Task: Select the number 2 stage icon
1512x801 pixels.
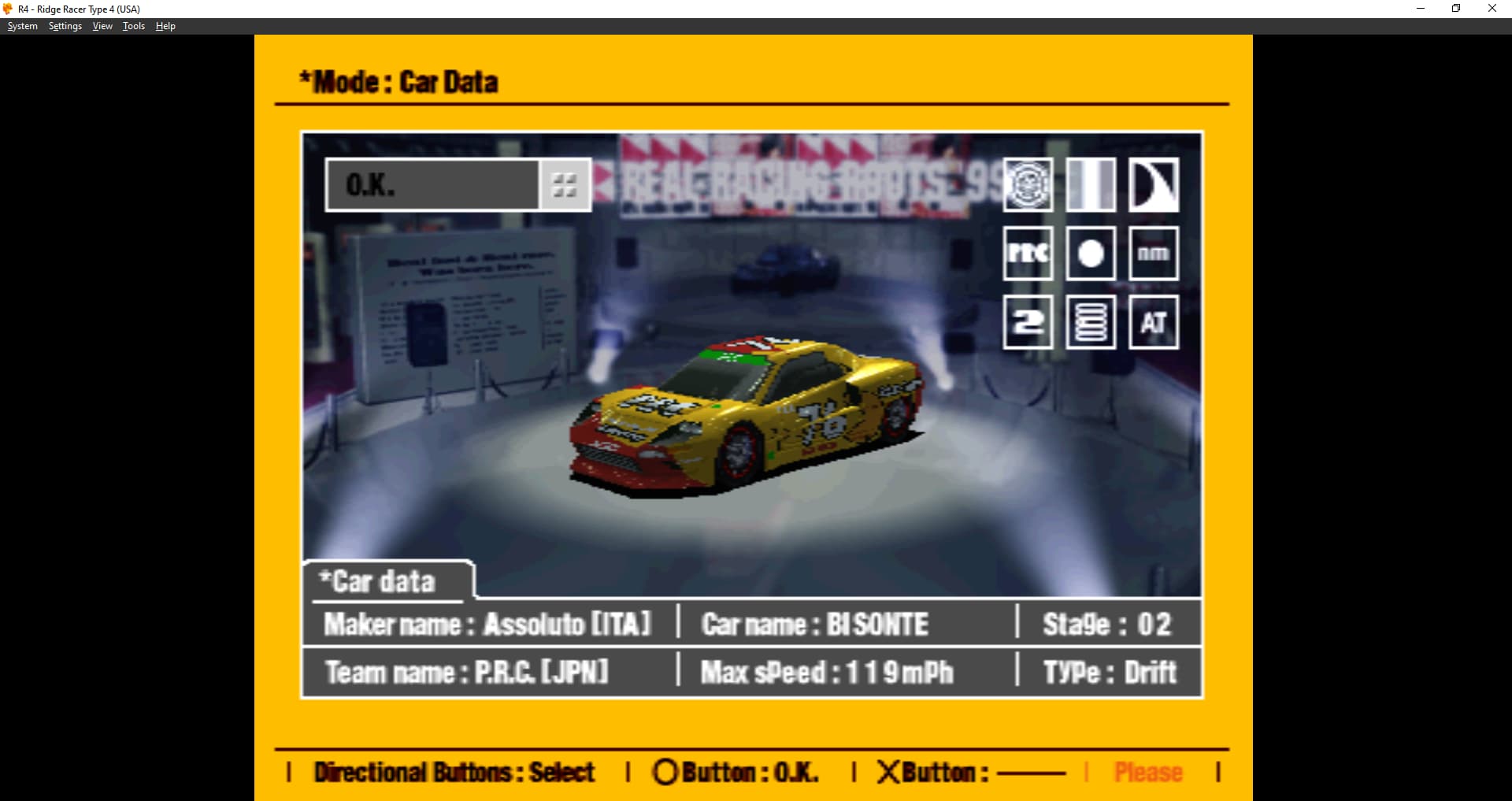Action: pyautogui.click(x=1028, y=322)
